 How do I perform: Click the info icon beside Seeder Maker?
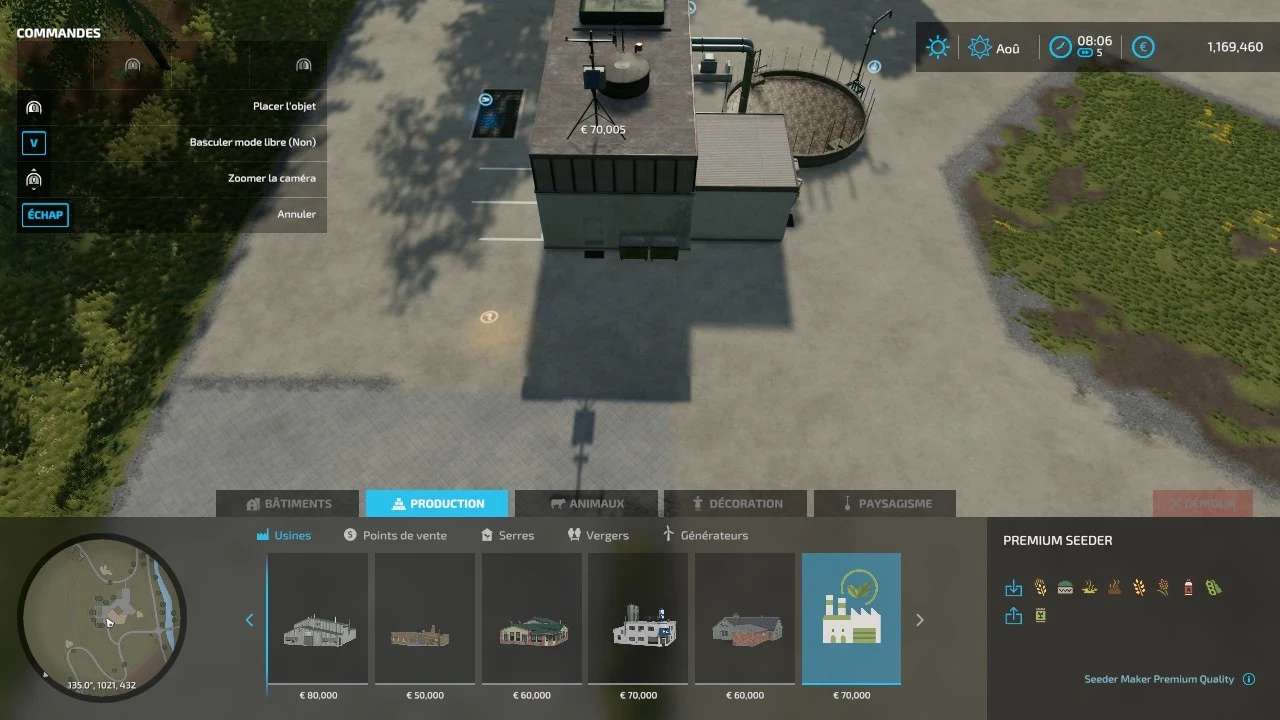click(1248, 680)
